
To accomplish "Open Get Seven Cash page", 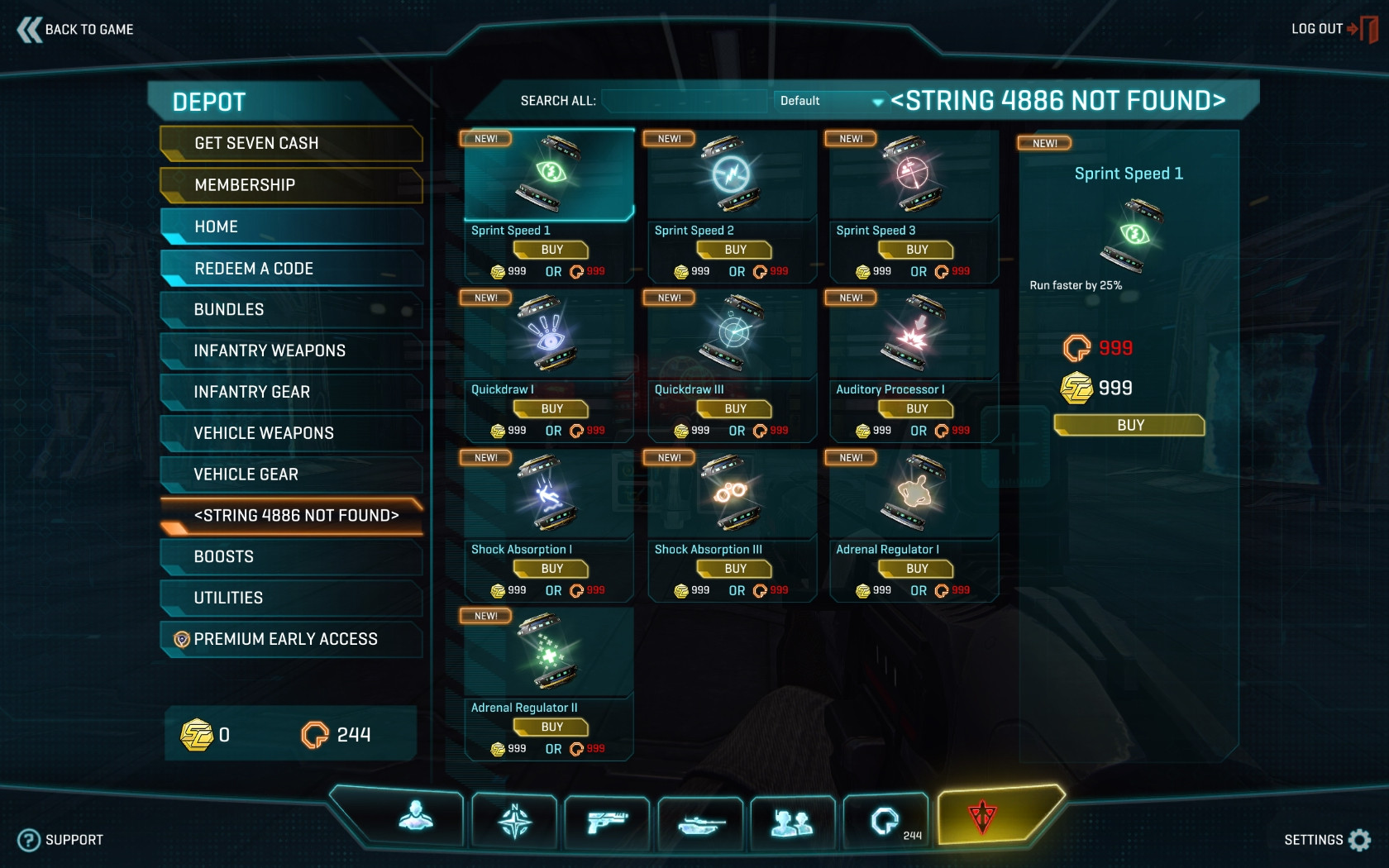I will [290, 144].
